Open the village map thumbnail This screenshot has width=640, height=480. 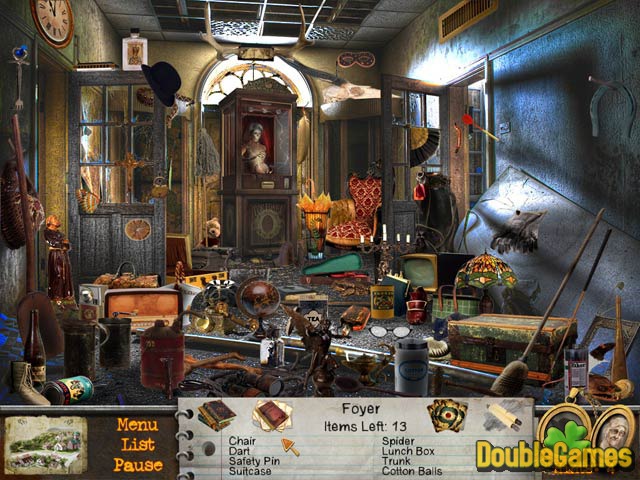tap(44, 445)
